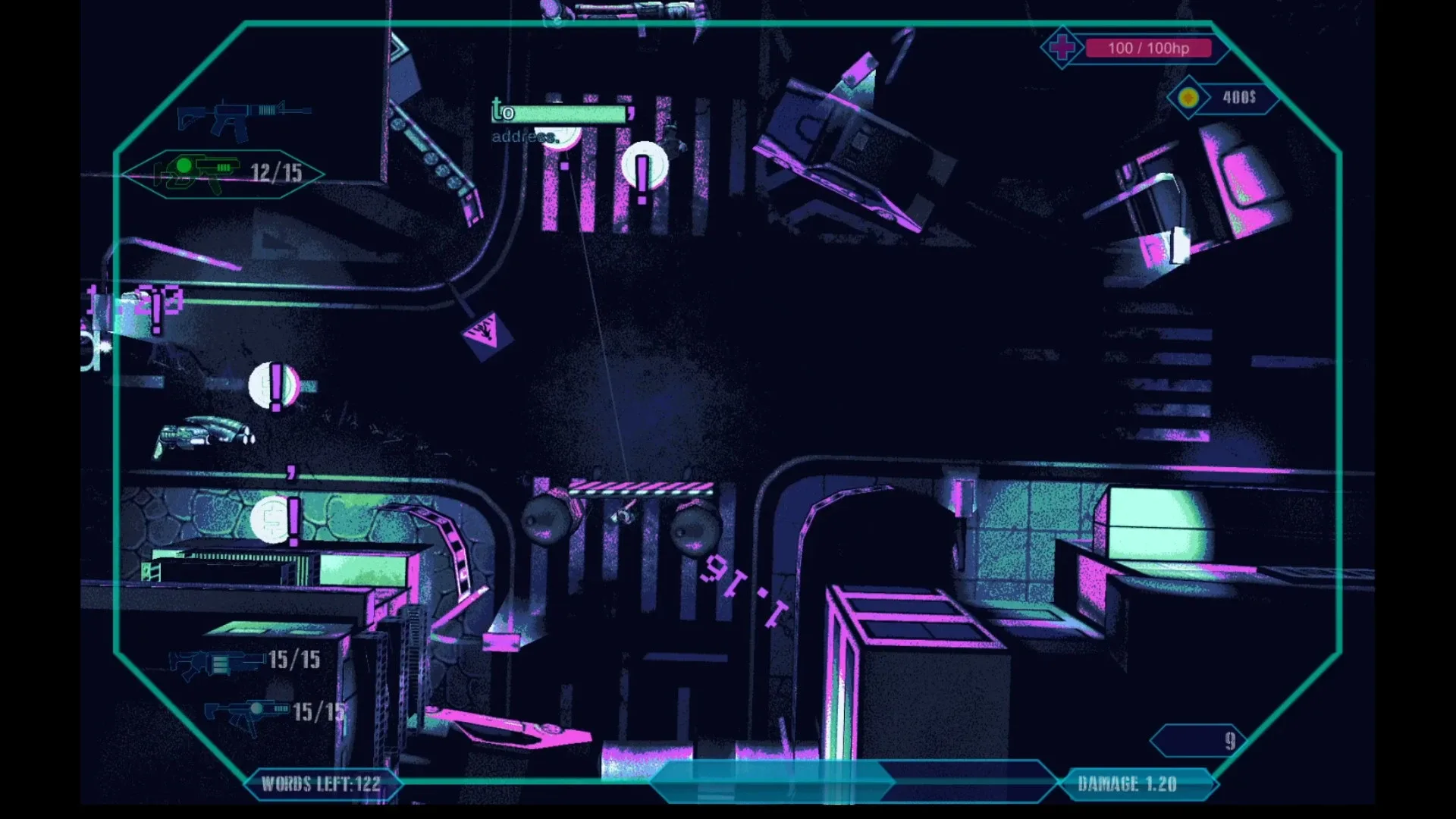
Task: Toggle the exclamation alert bubble on the left
Action: pos(273,384)
